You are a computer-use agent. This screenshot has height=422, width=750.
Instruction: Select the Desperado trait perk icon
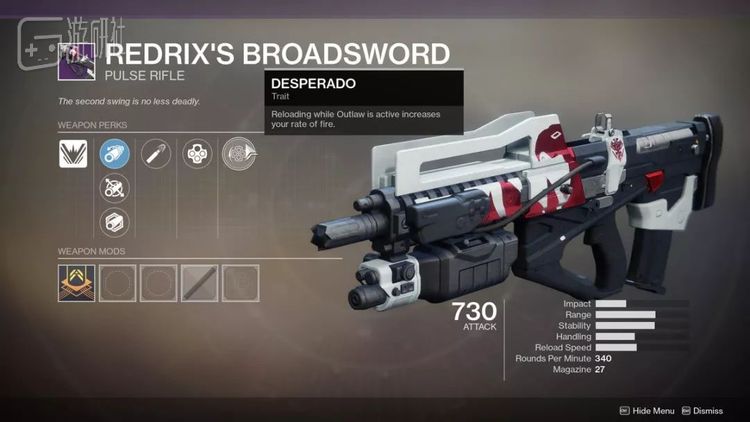(x=237, y=153)
